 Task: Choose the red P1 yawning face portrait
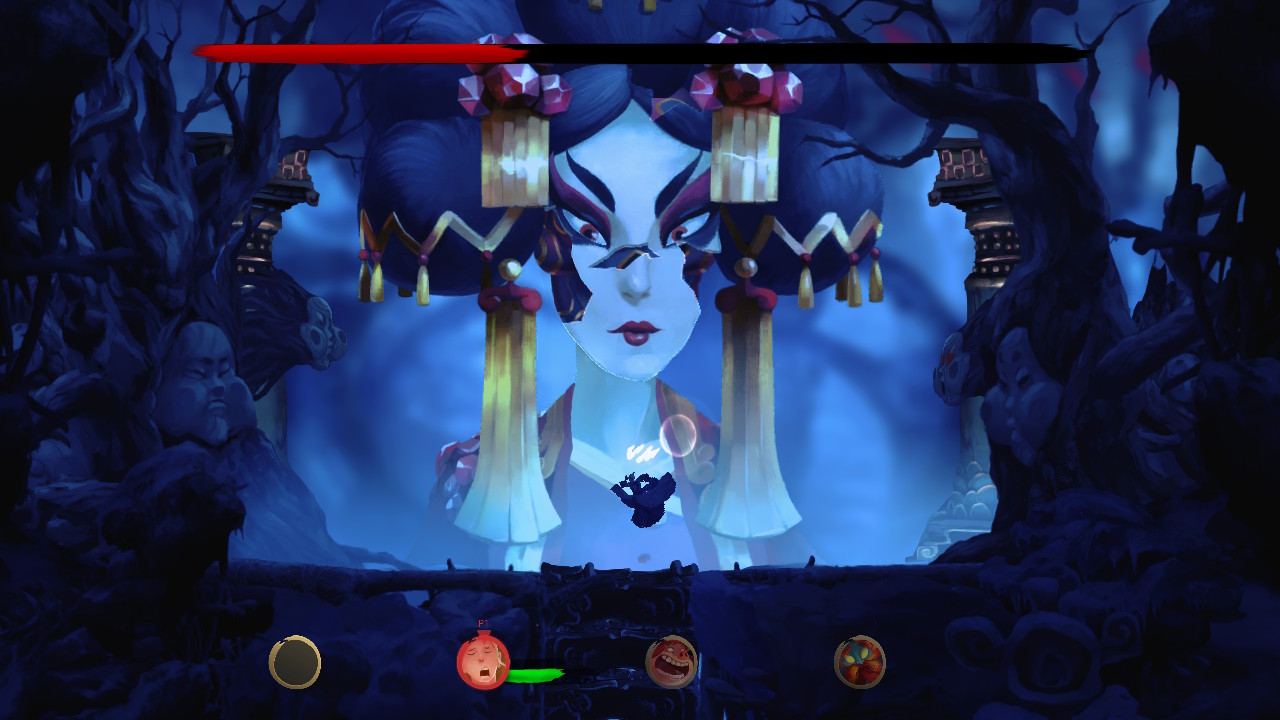coord(483,662)
